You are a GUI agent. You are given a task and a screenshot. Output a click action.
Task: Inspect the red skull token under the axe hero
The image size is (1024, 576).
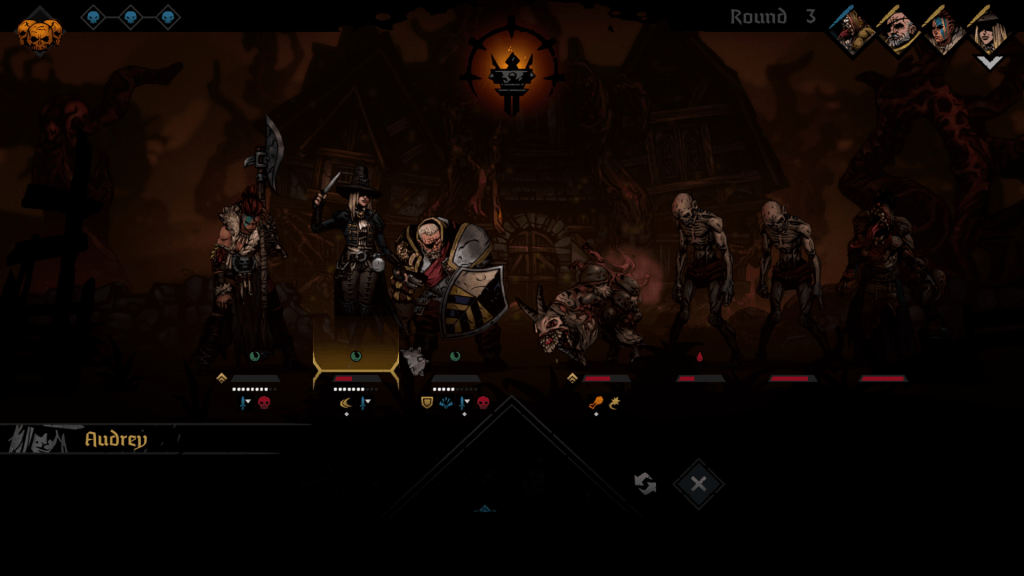[x=265, y=403]
